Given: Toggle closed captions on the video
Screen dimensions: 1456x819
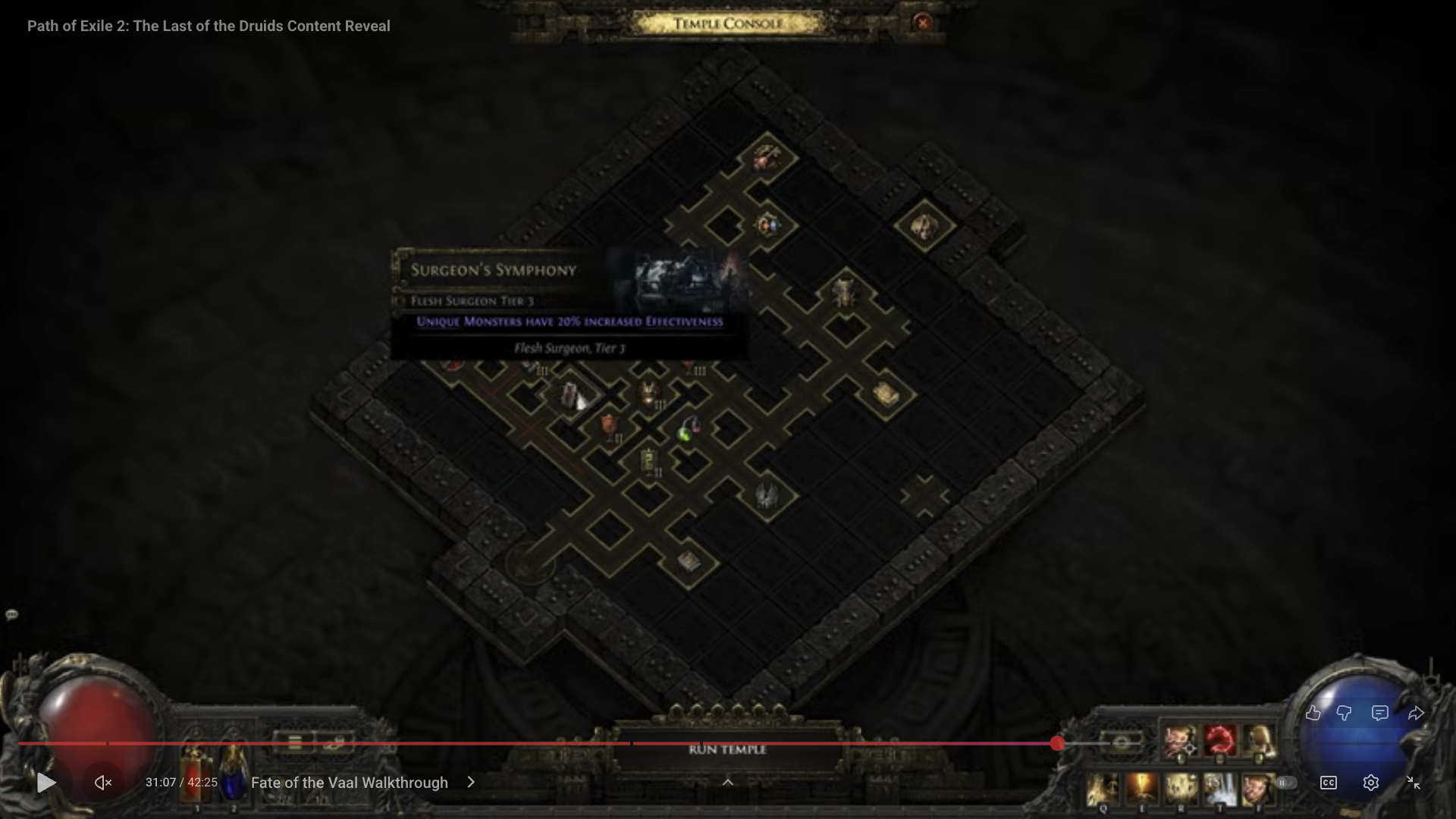Looking at the screenshot, I should [1328, 783].
